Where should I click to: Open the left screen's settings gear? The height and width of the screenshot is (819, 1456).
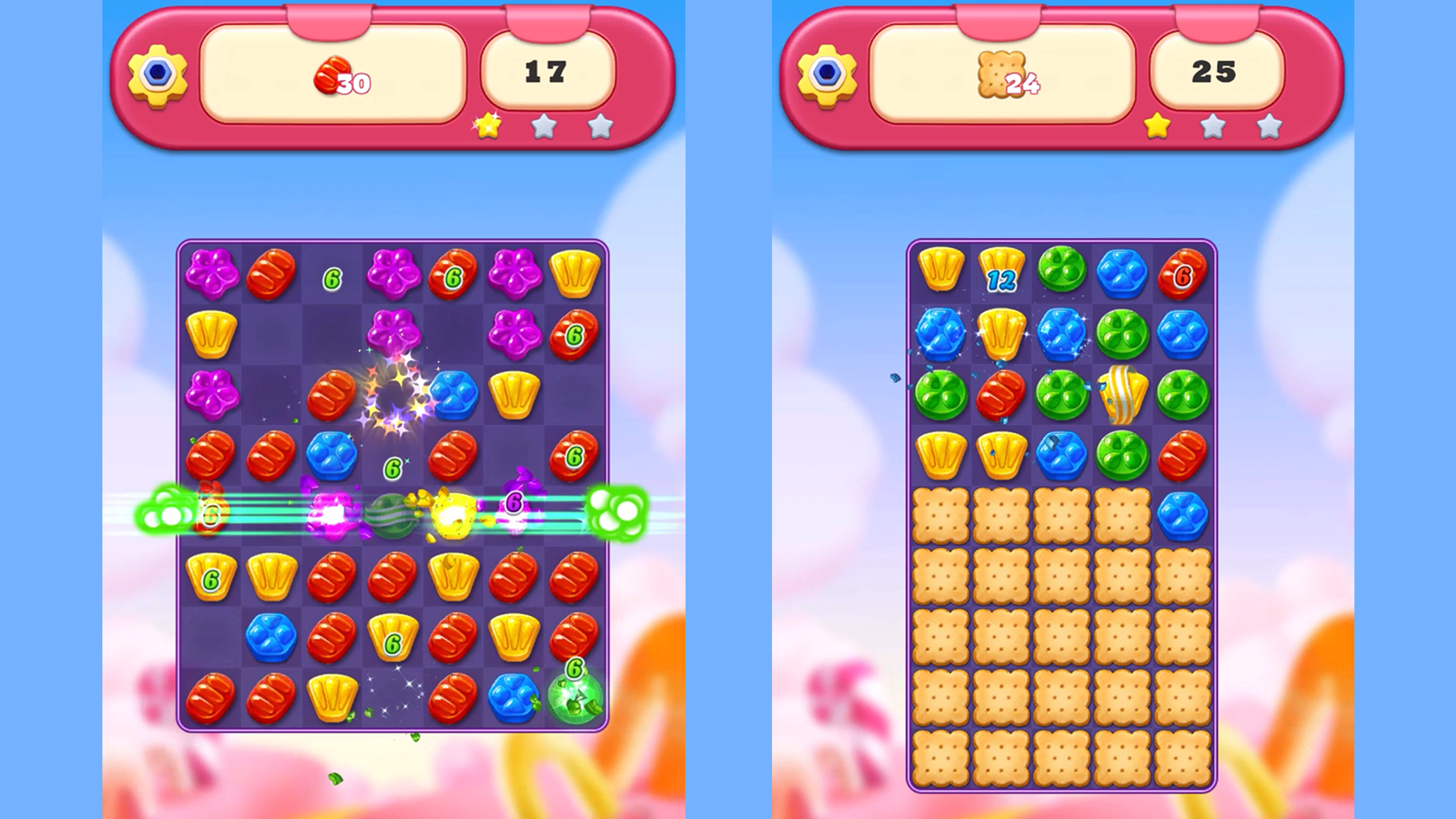(157, 74)
